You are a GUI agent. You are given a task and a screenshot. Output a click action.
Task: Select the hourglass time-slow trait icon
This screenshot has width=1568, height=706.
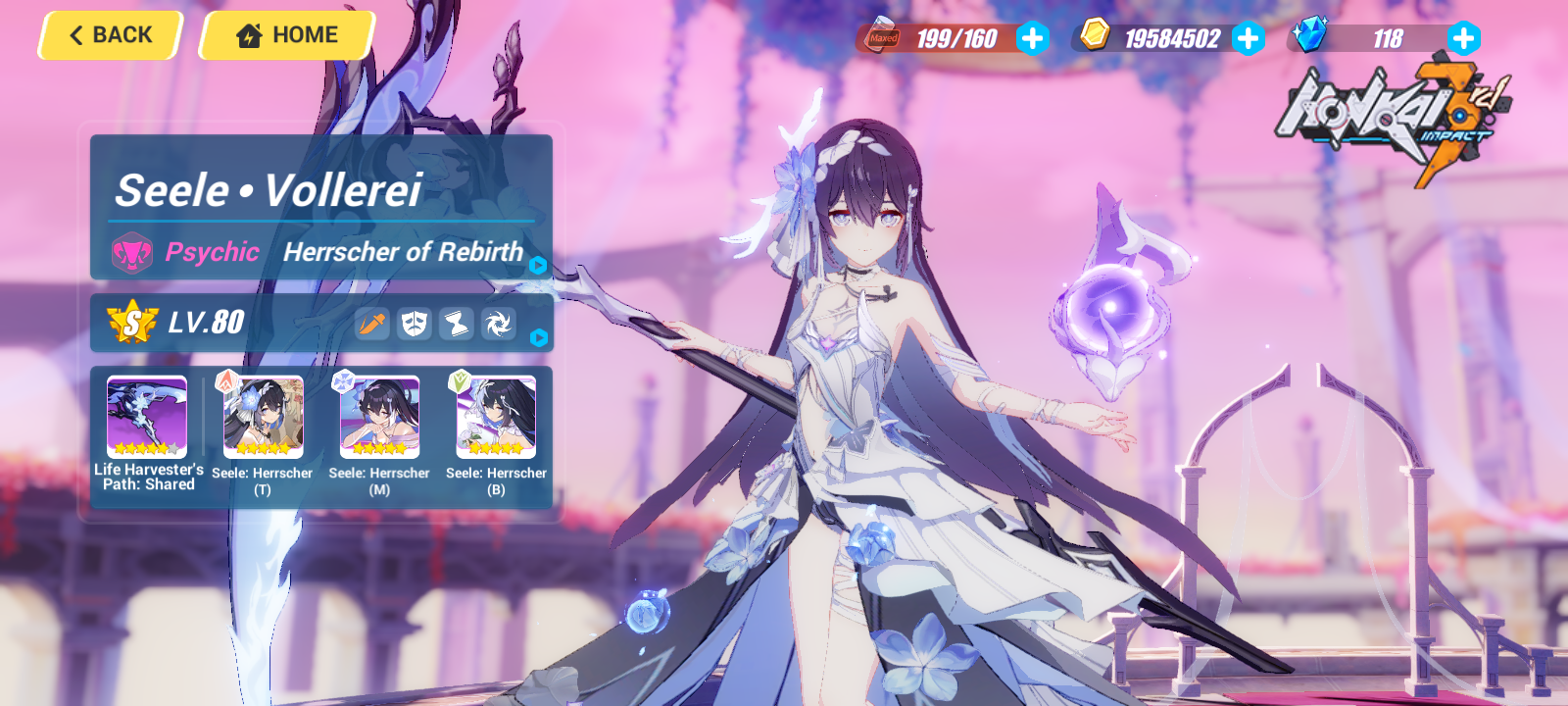pos(455,324)
